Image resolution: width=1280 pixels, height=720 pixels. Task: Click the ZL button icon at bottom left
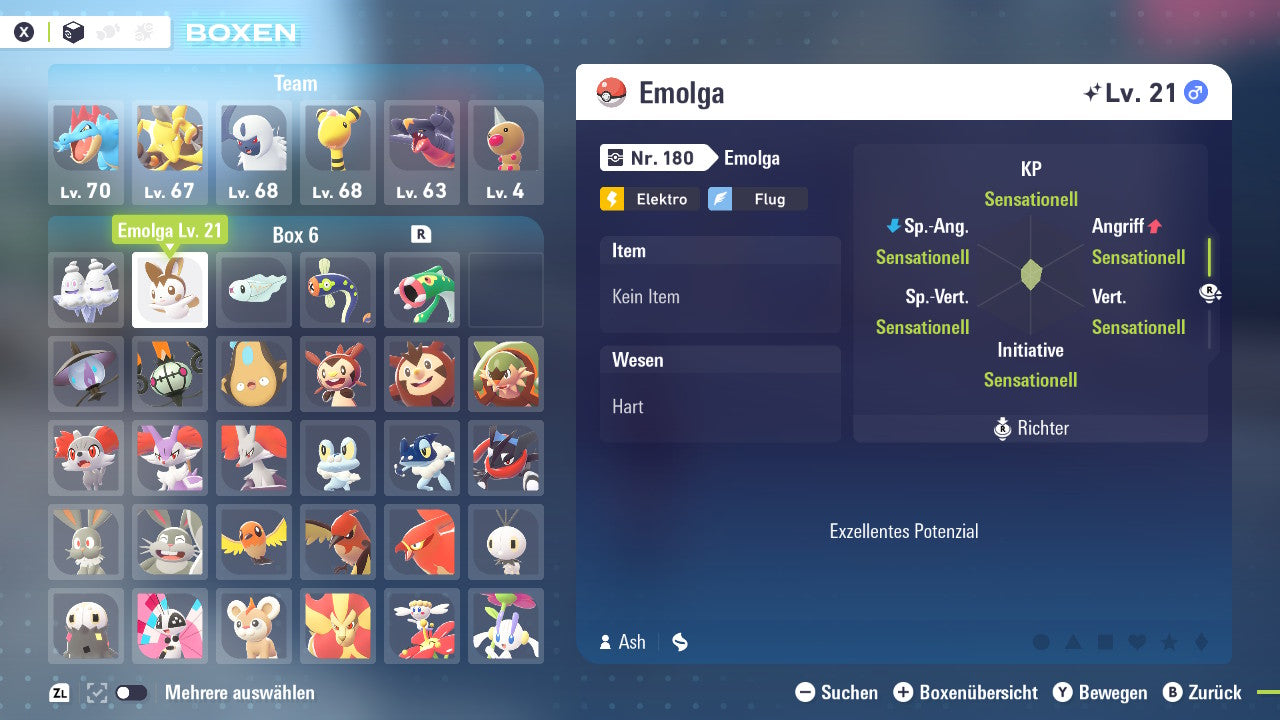point(59,692)
